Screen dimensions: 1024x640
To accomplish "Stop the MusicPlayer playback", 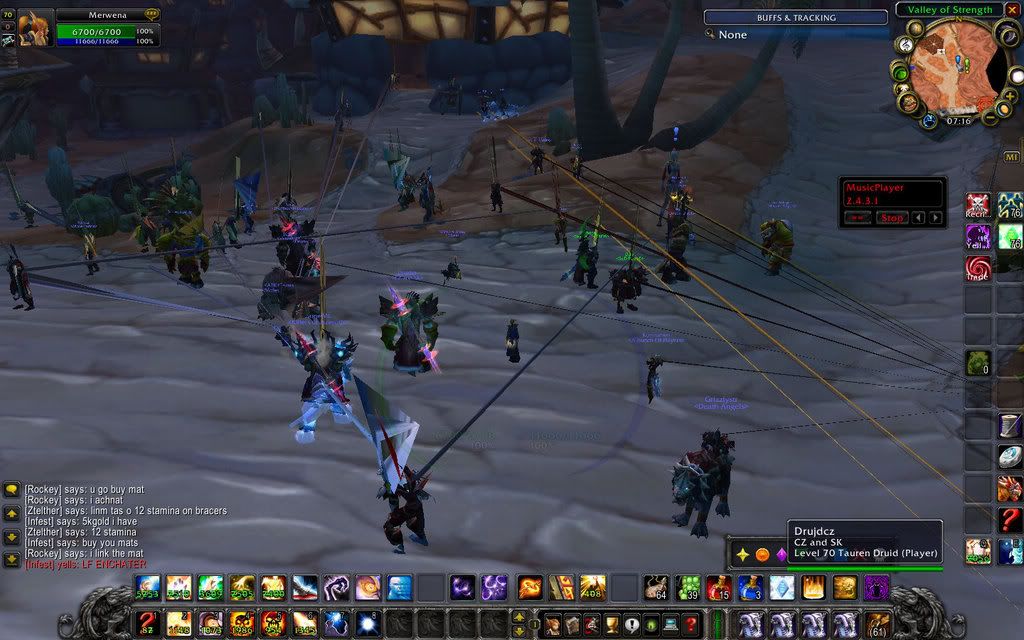I will point(893,217).
